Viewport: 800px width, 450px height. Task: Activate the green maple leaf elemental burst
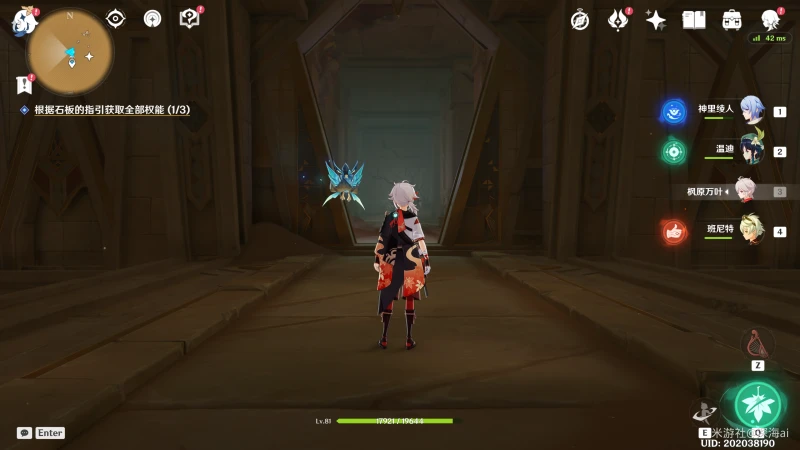coord(758,403)
